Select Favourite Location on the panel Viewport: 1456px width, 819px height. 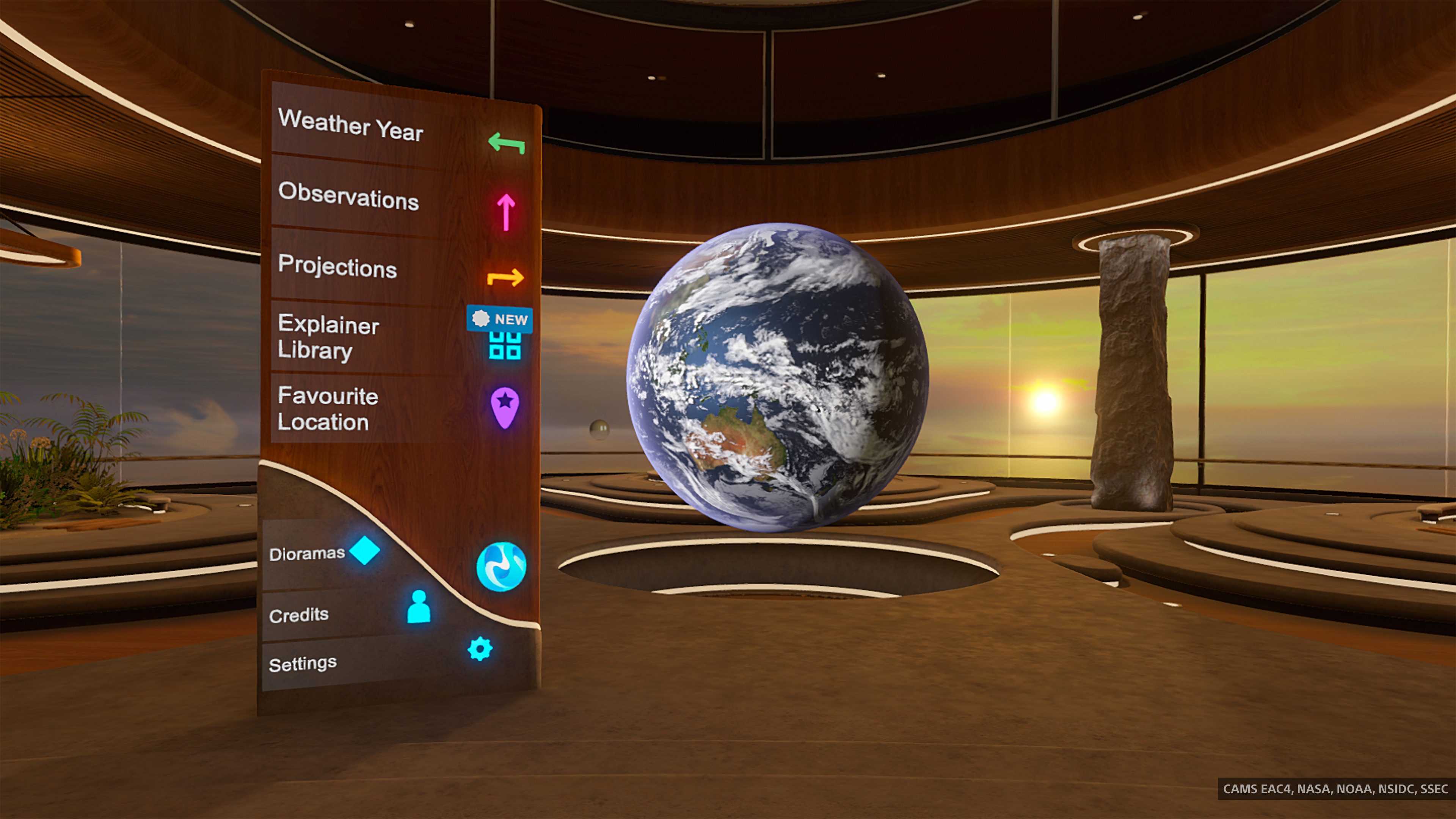[x=327, y=409]
